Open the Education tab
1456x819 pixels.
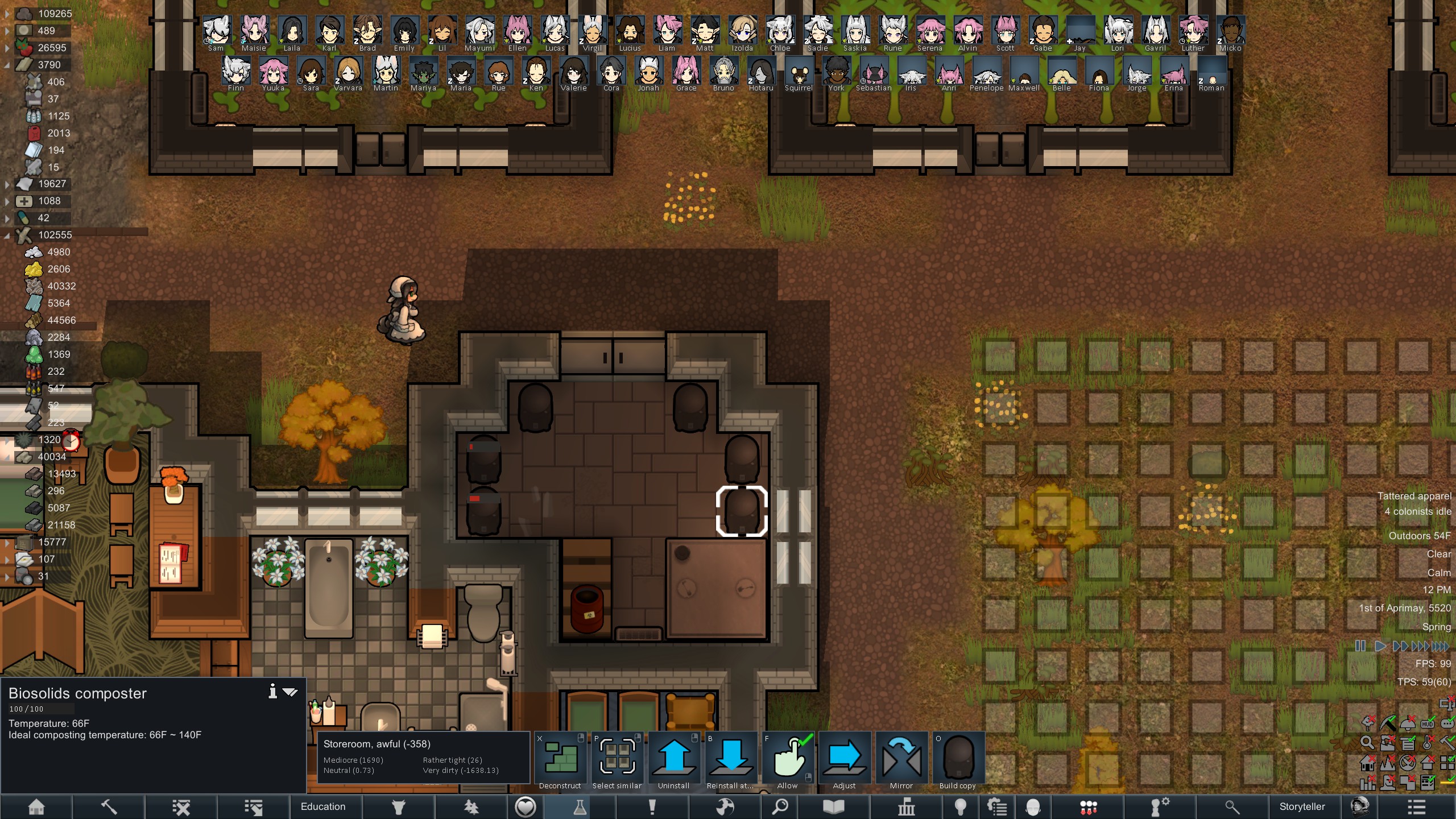tap(323, 806)
